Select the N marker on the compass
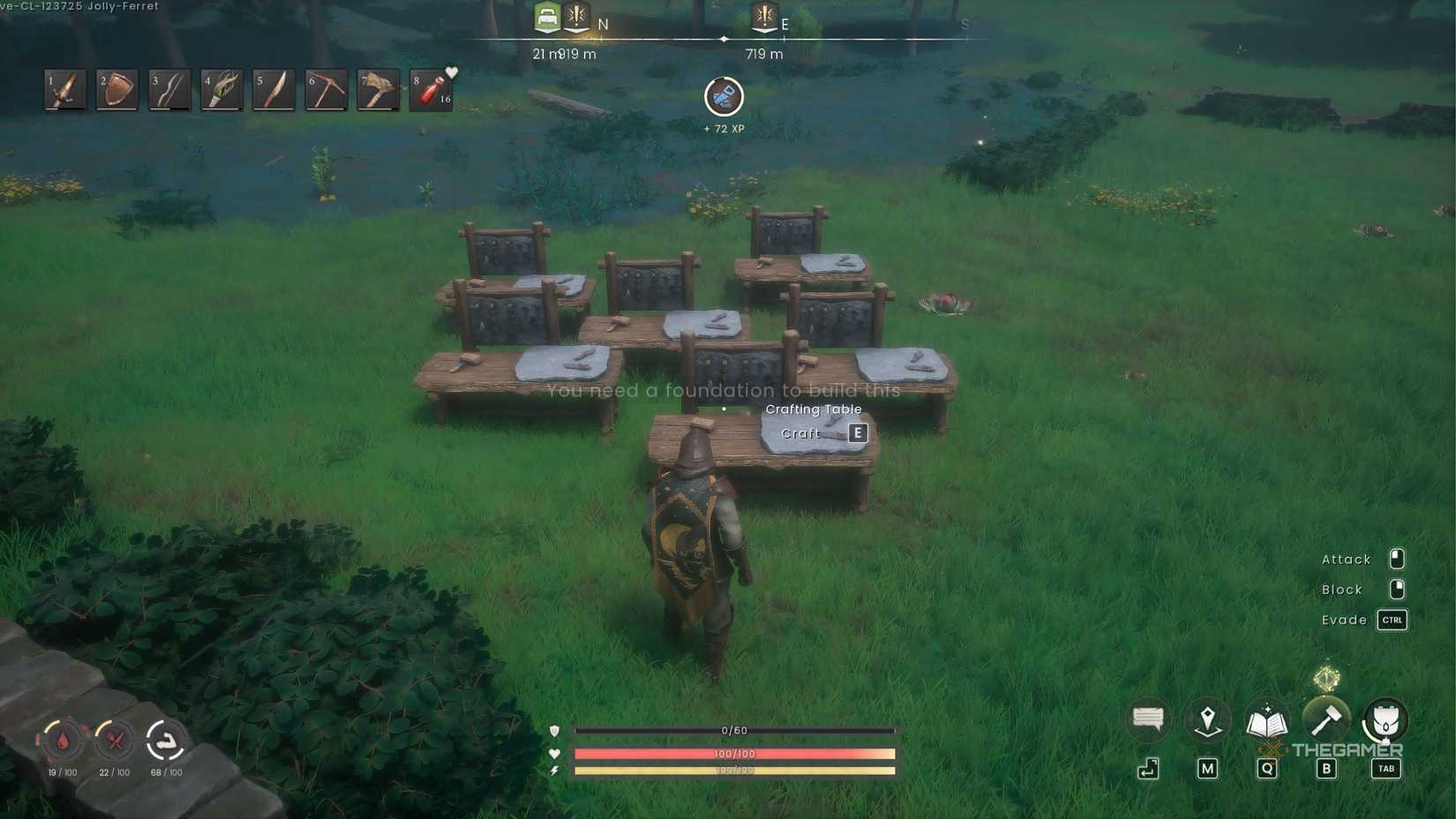This screenshot has height=819, width=1456. [603, 25]
